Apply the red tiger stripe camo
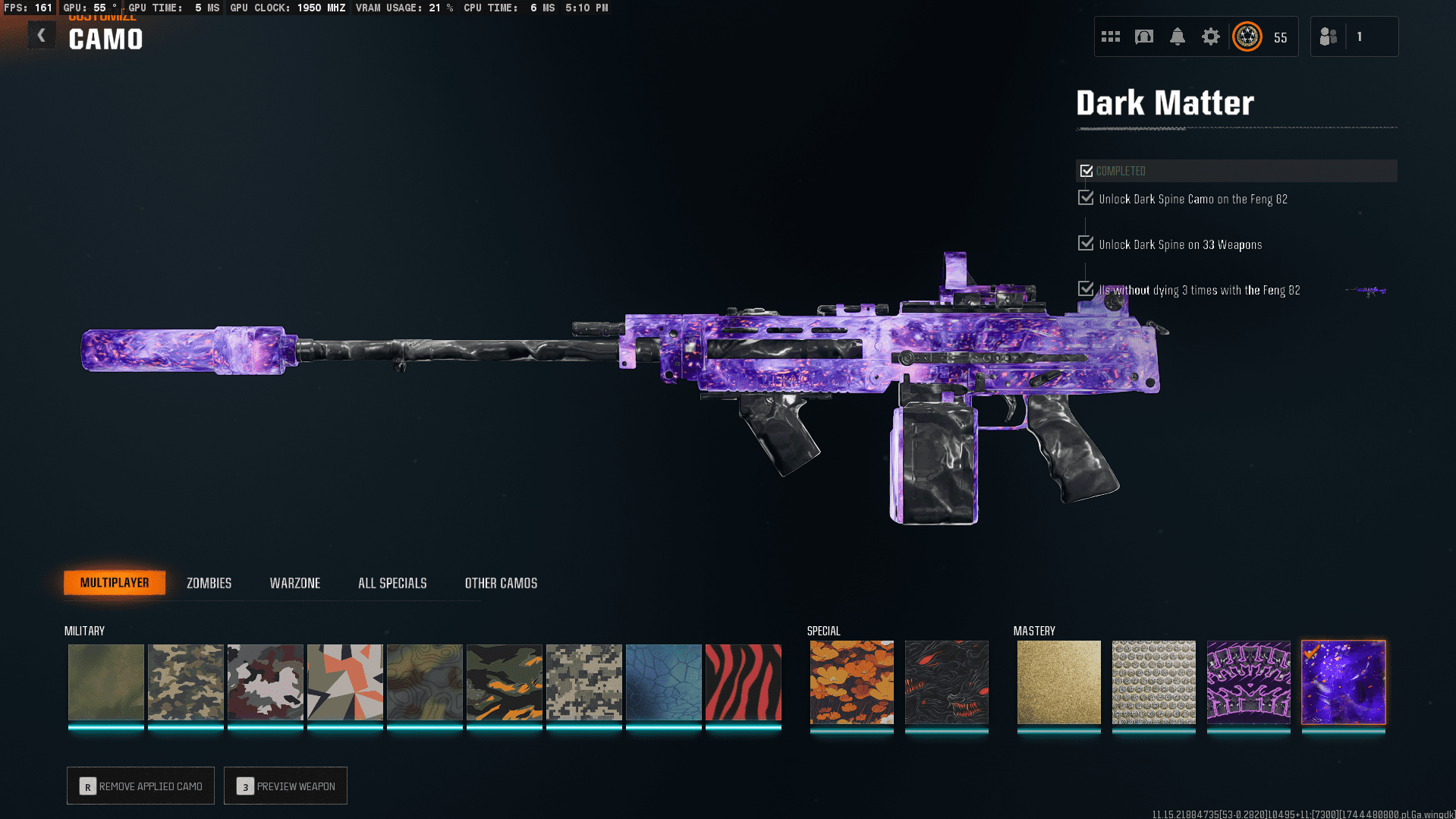The width and height of the screenshot is (1456, 819). pyautogui.click(x=743, y=682)
